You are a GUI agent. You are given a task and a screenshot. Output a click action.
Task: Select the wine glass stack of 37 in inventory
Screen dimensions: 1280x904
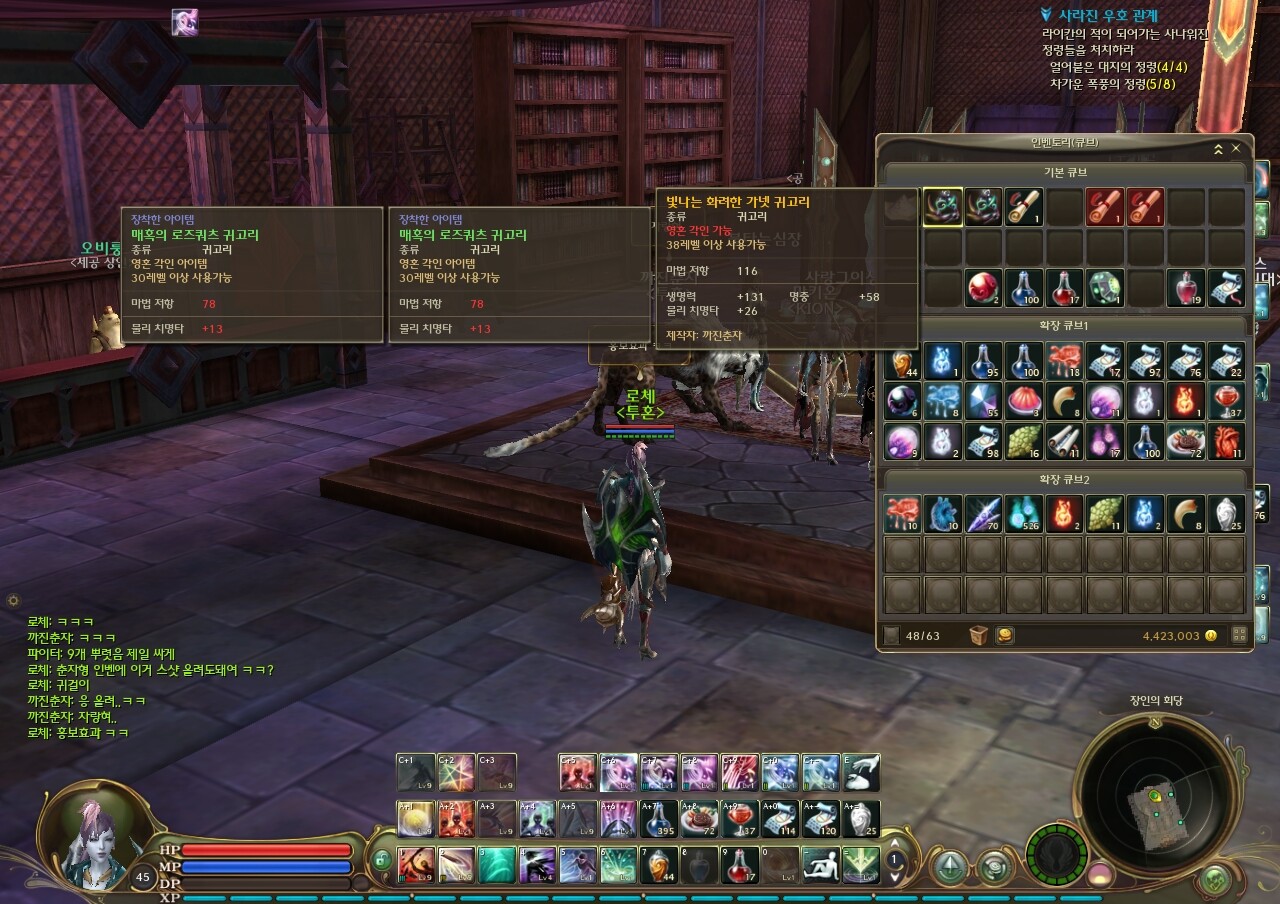[1226, 401]
